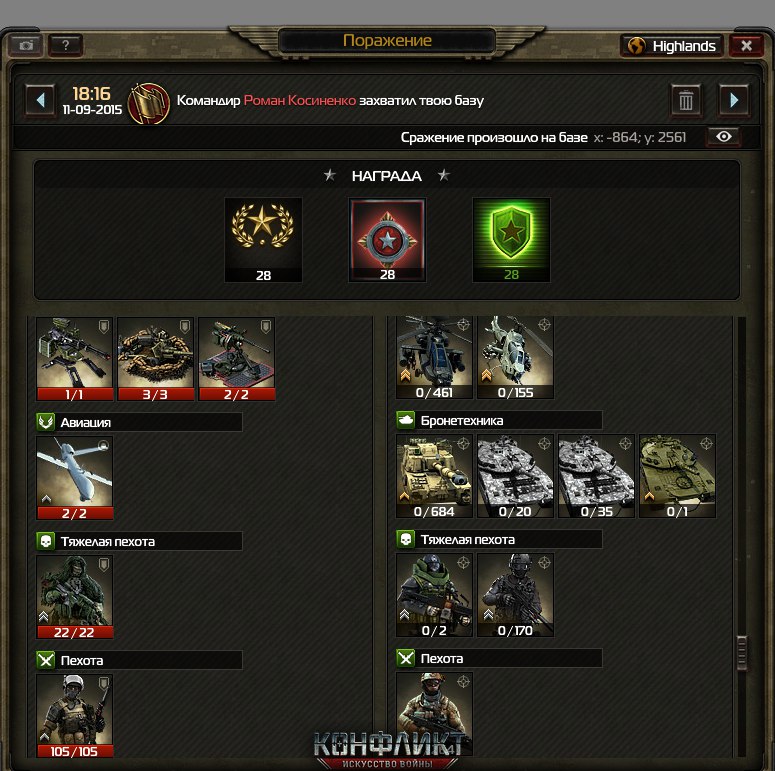The image size is (775, 771).
Task: Go to the previous report
Action: coord(41,100)
